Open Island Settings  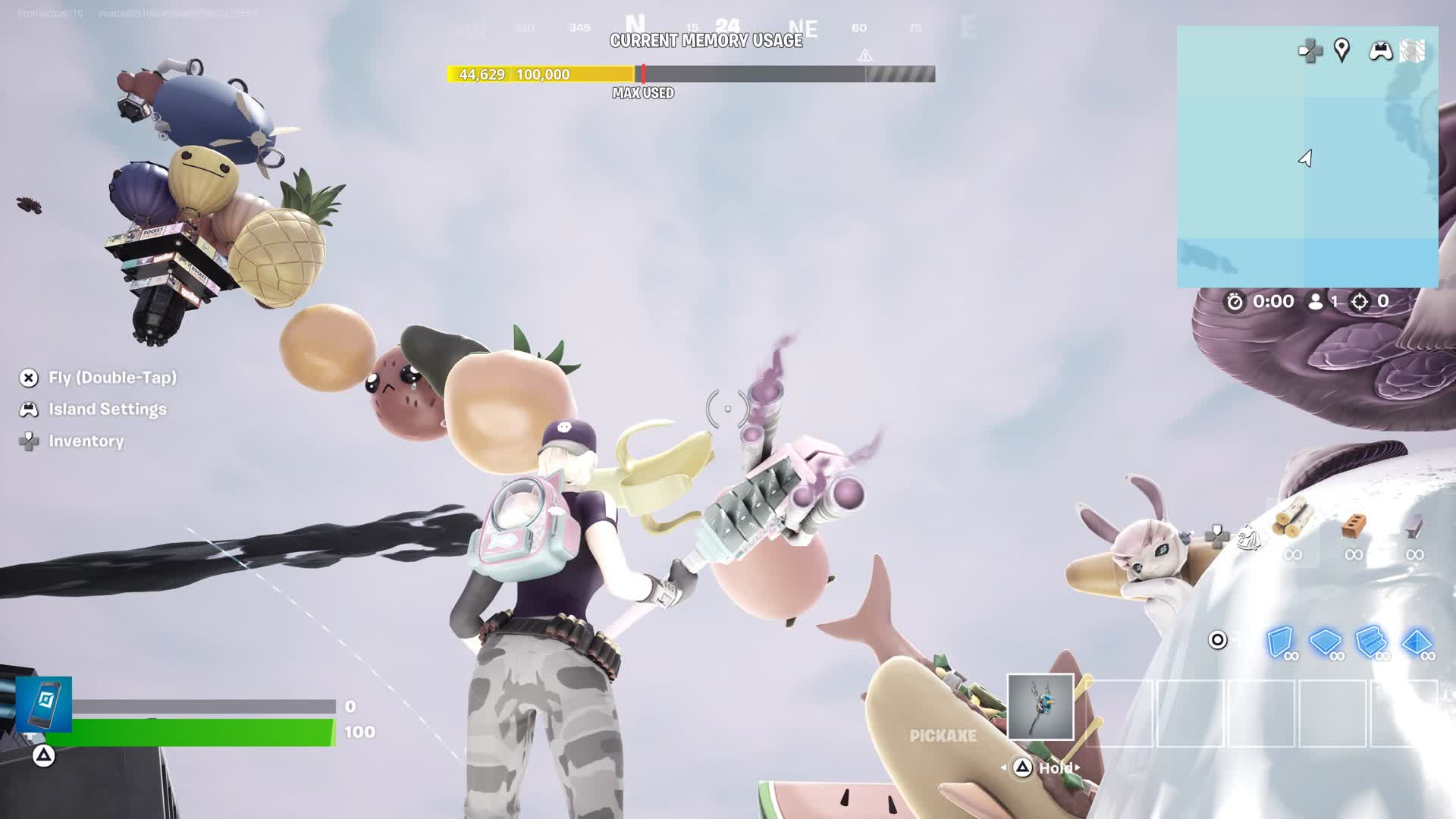click(x=107, y=409)
